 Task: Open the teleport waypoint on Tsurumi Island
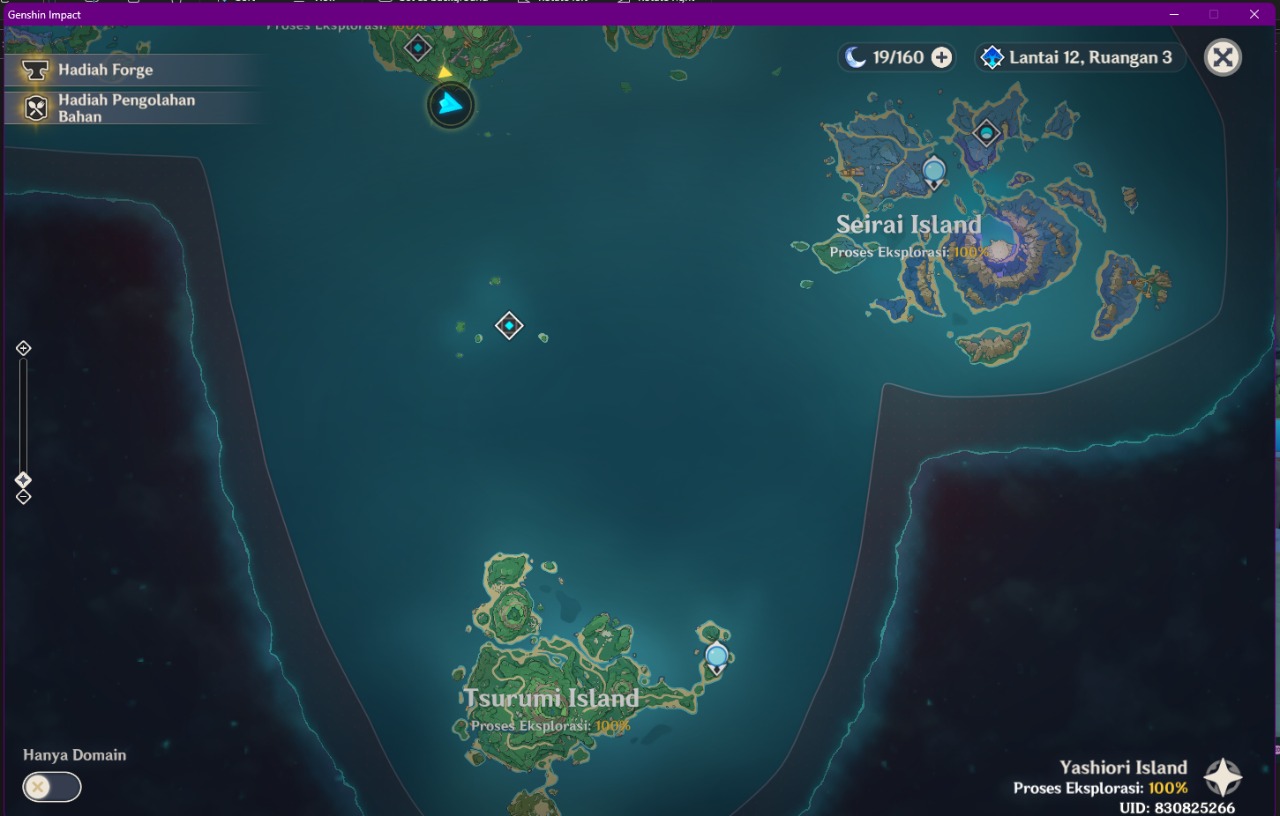715,657
